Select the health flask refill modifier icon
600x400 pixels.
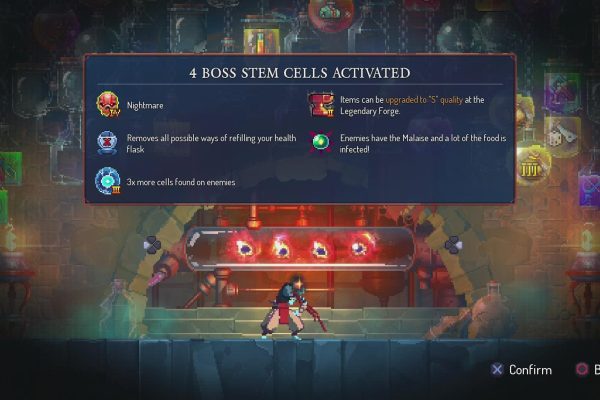(x=107, y=143)
